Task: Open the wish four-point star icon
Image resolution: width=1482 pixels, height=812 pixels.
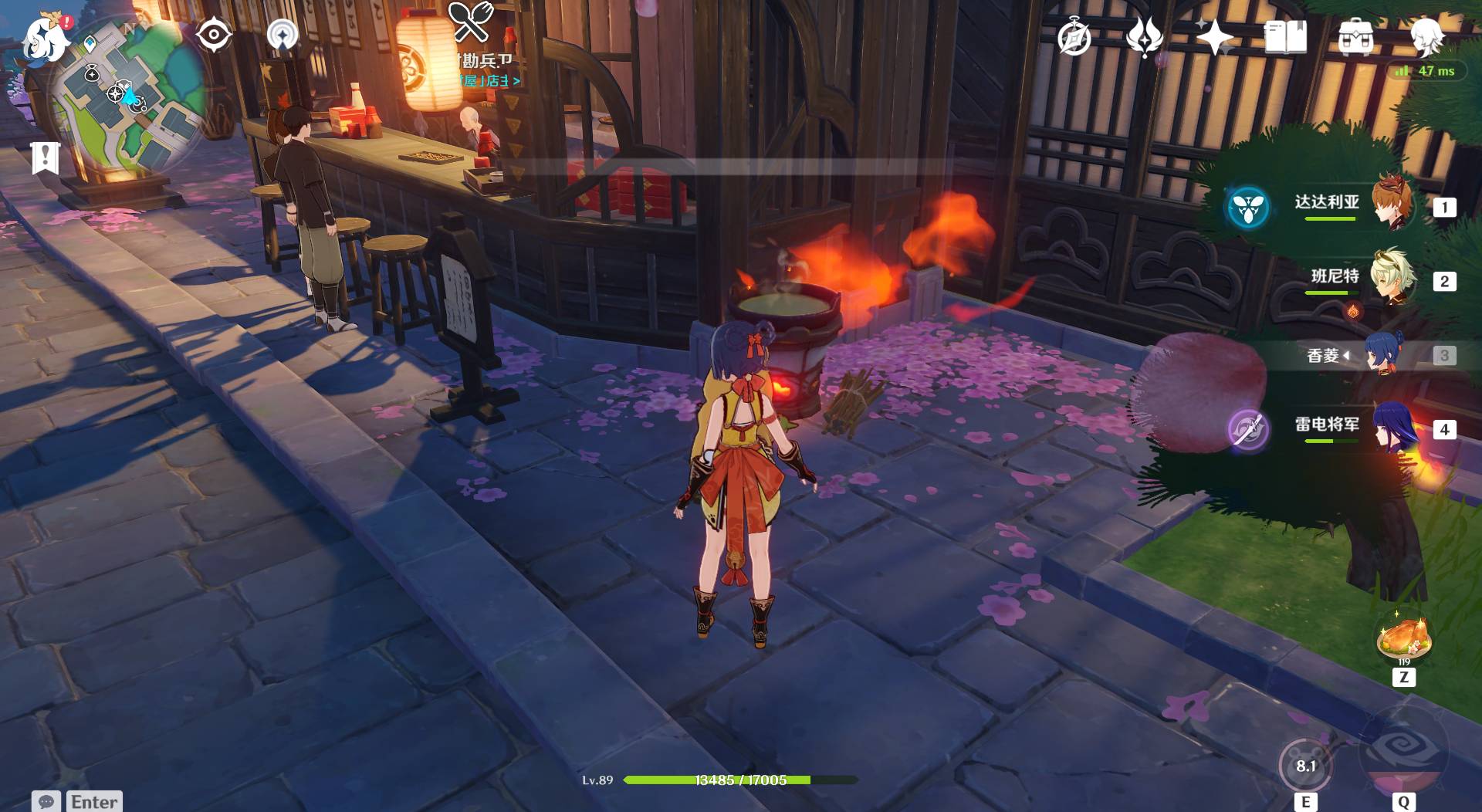Action: (x=1215, y=37)
